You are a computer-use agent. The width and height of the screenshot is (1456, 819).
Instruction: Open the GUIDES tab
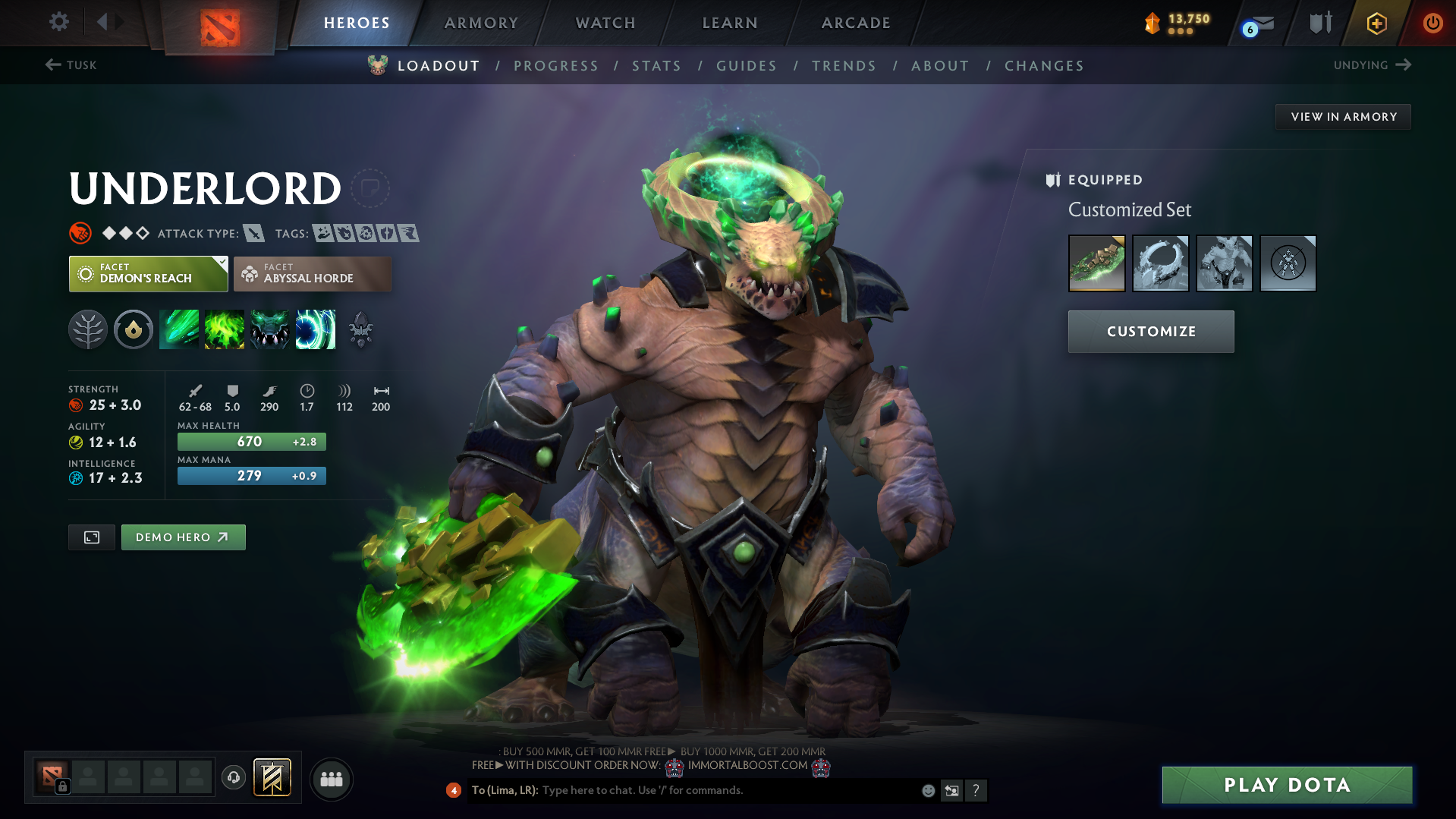click(x=746, y=65)
